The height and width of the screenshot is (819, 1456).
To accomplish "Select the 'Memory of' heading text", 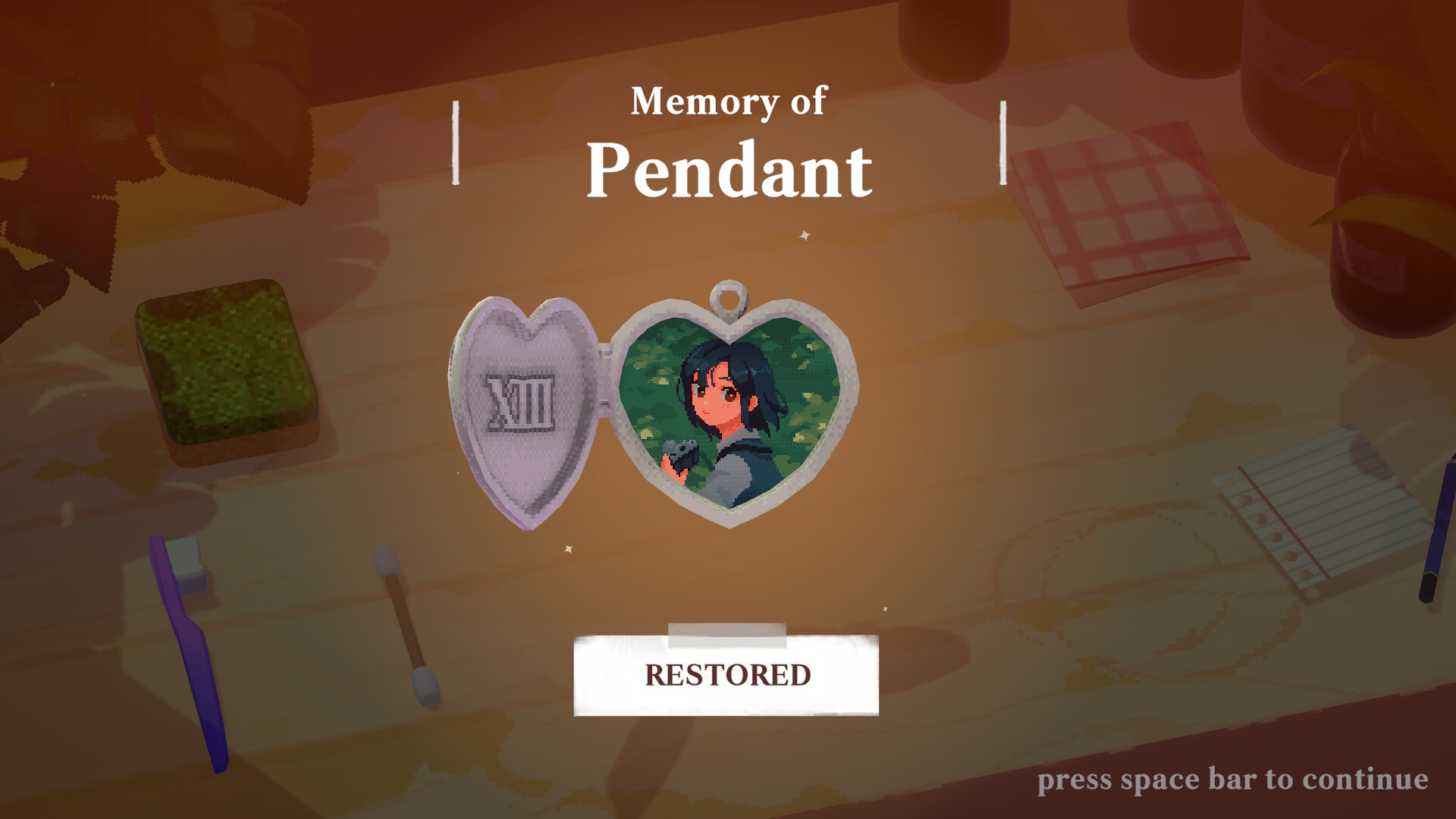I will point(727,102).
